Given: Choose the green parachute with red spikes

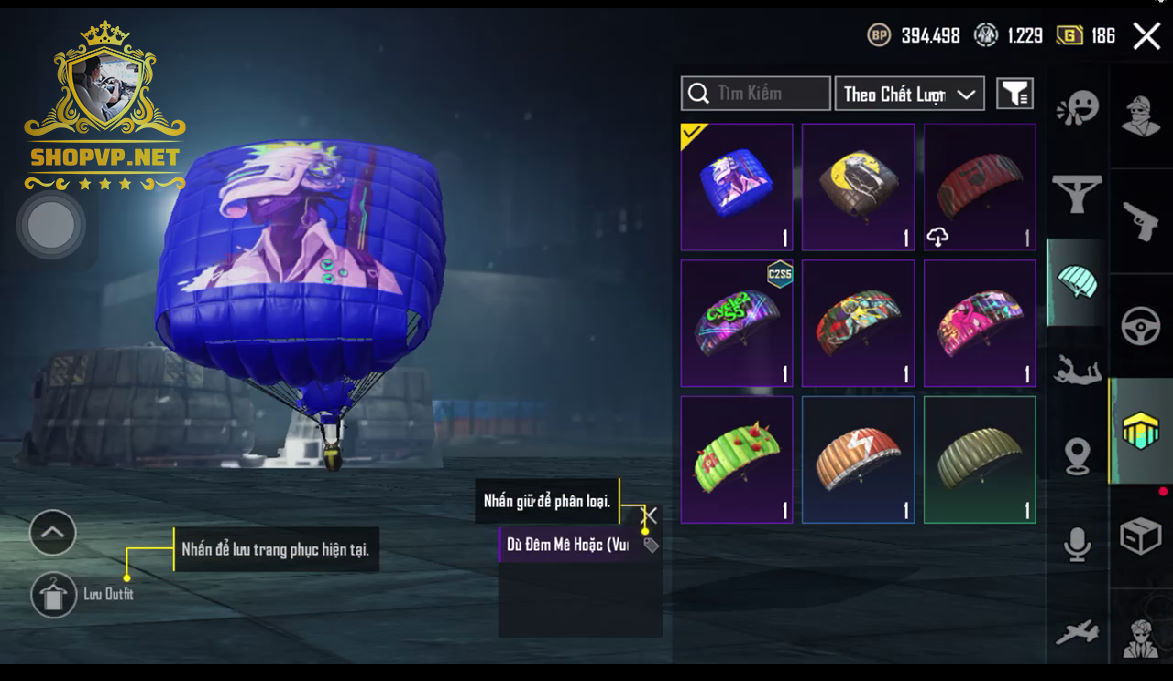Looking at the screenshot, I should point(737,459).
